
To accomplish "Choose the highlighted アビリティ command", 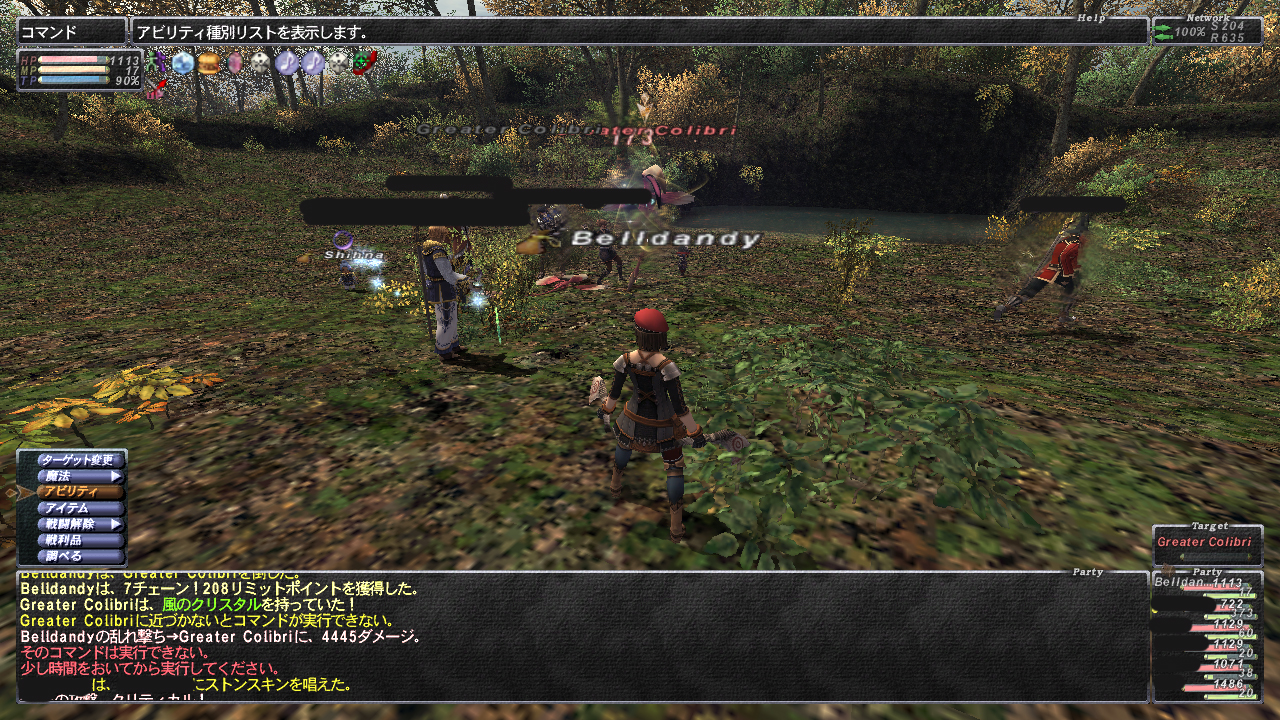I will pyautogui.click(x=82, y=492).
